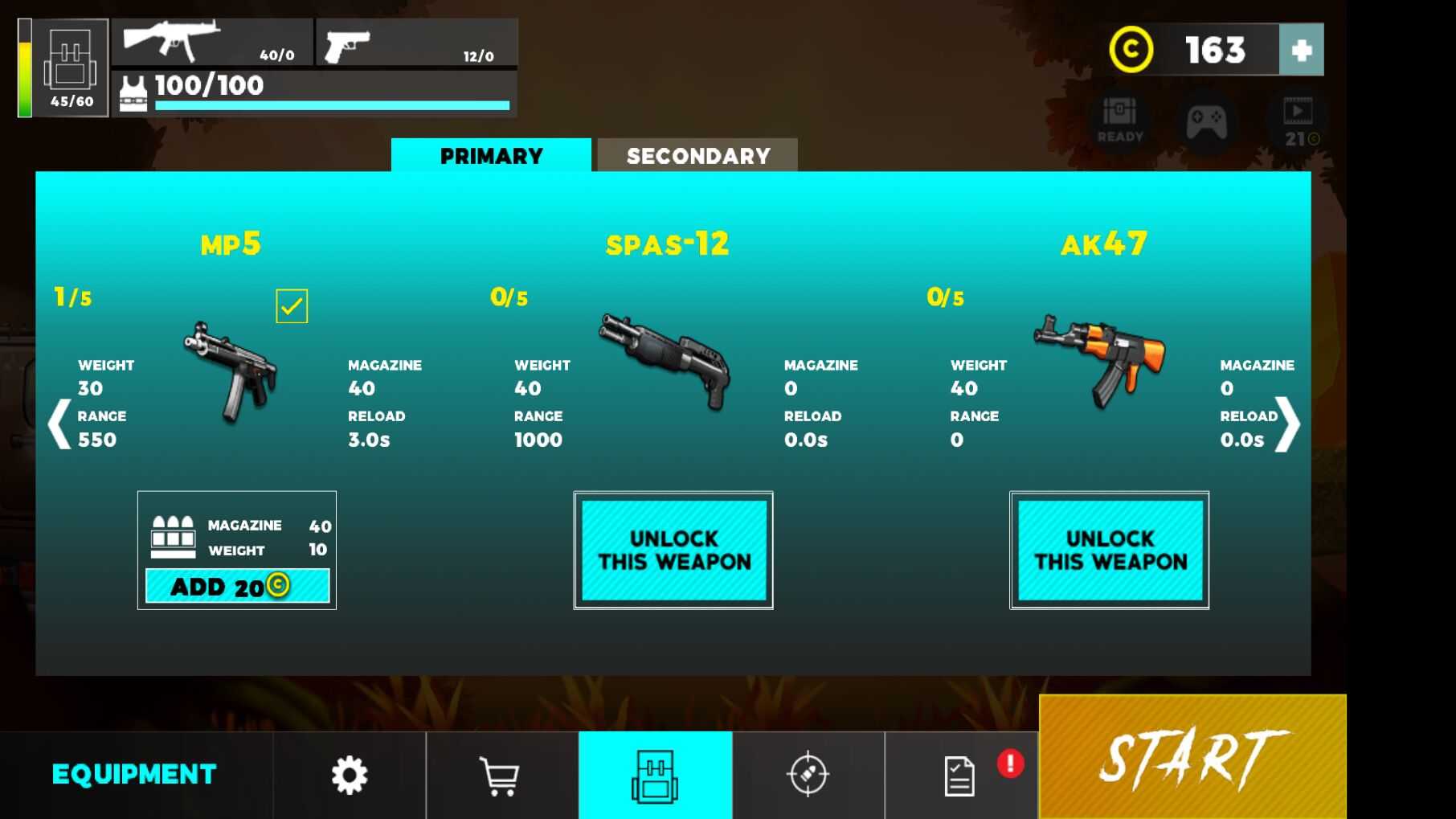Select the Primary weapons tab

(x=491, y=155)
